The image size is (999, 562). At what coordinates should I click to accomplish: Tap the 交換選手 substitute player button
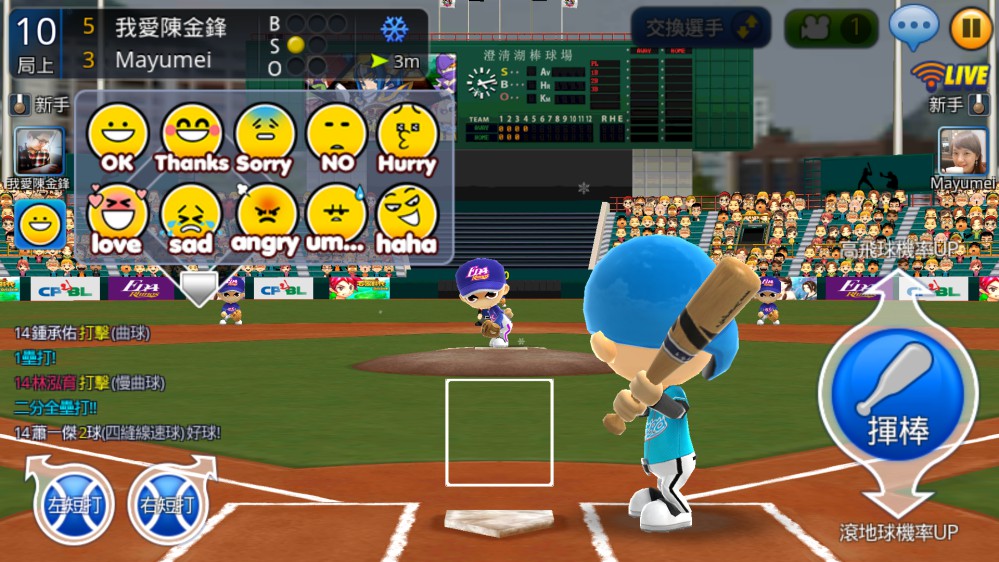pos(700,28)
